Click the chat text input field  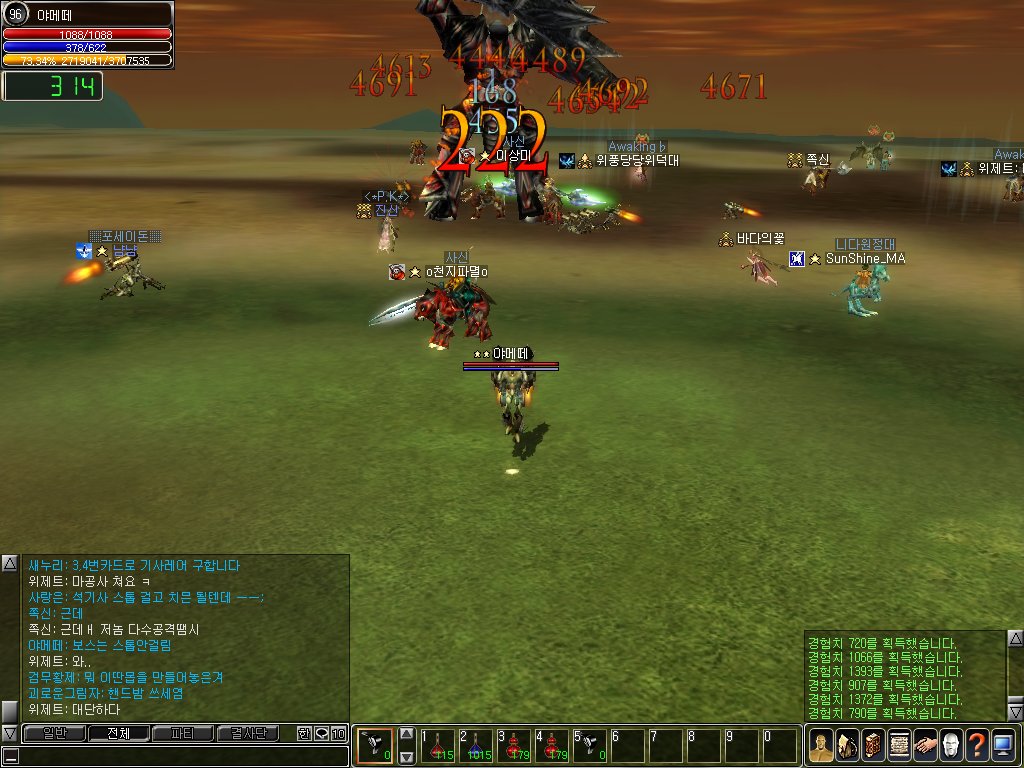180,757
